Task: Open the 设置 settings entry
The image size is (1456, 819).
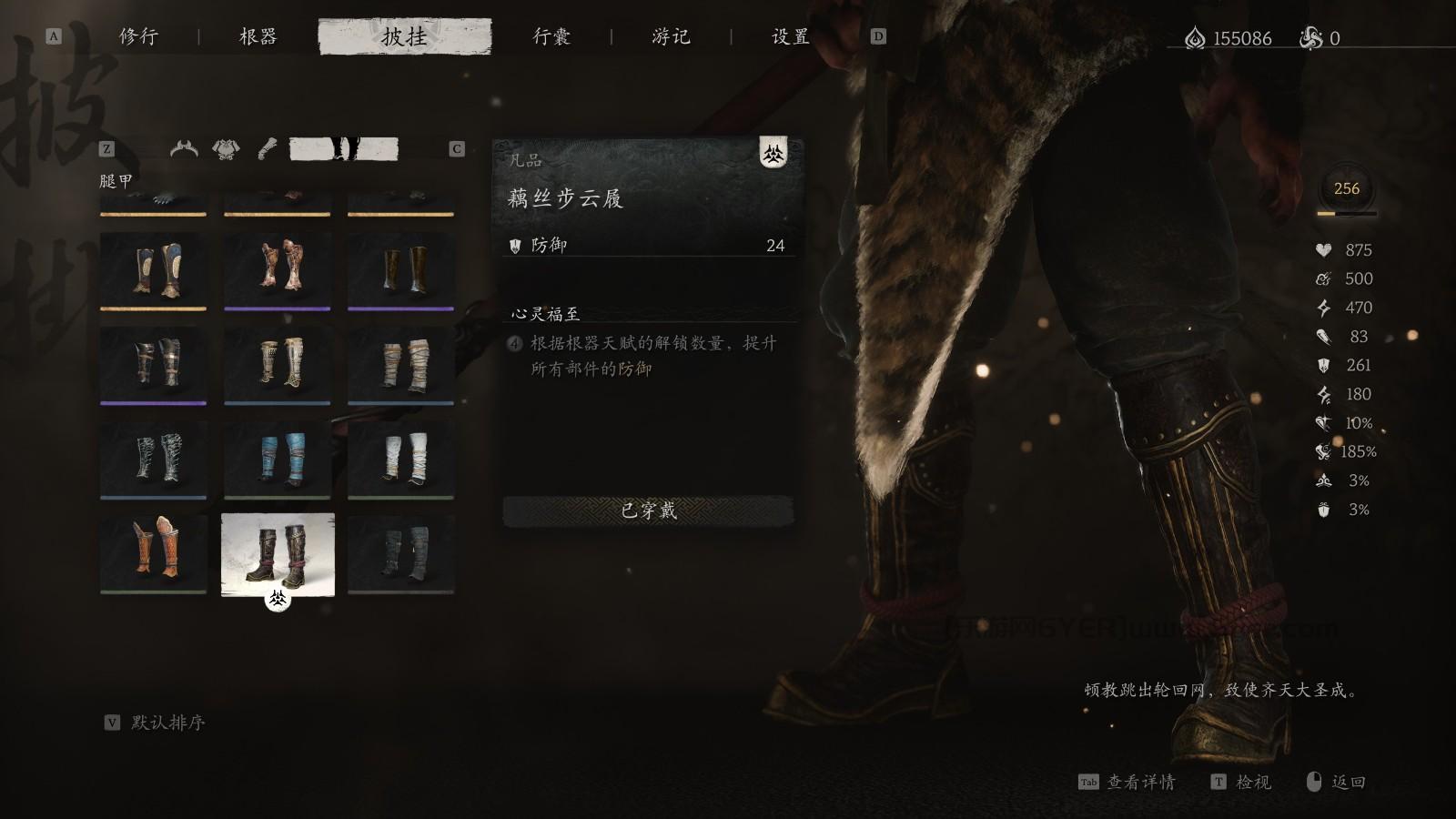Action: pos(788,37)
